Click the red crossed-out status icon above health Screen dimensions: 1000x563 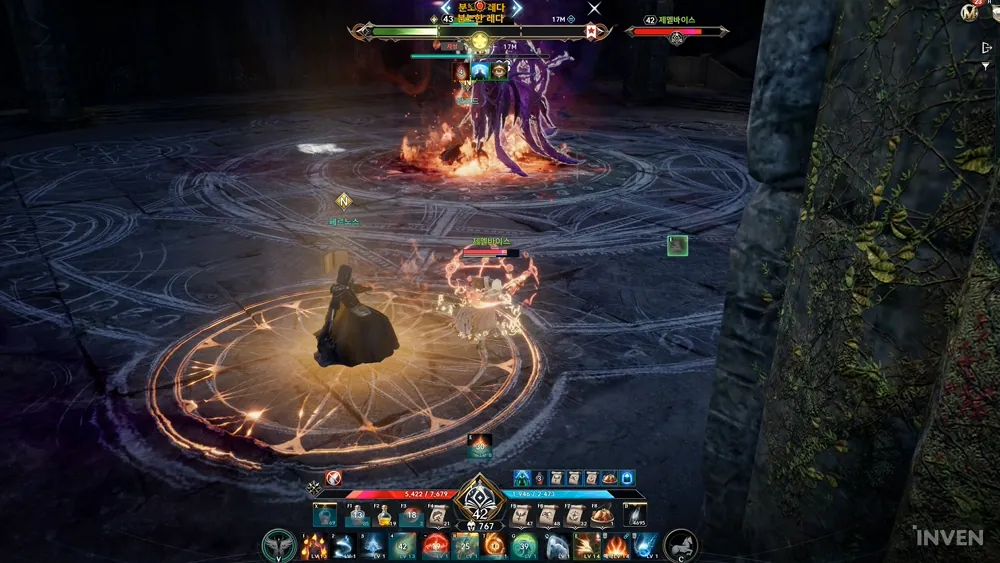click(x=334, y=479)
